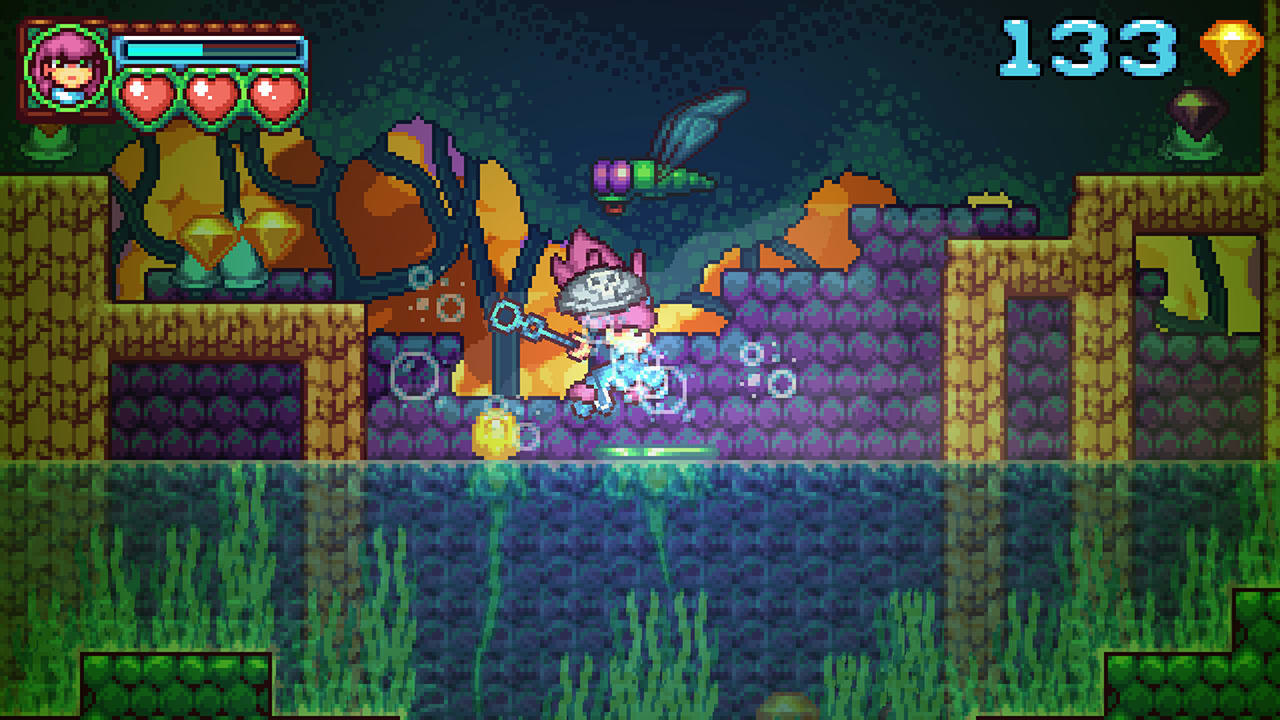Click the middle heart of the health bar
Viewport: 1280px width, 720px height.
click(212, 95)
